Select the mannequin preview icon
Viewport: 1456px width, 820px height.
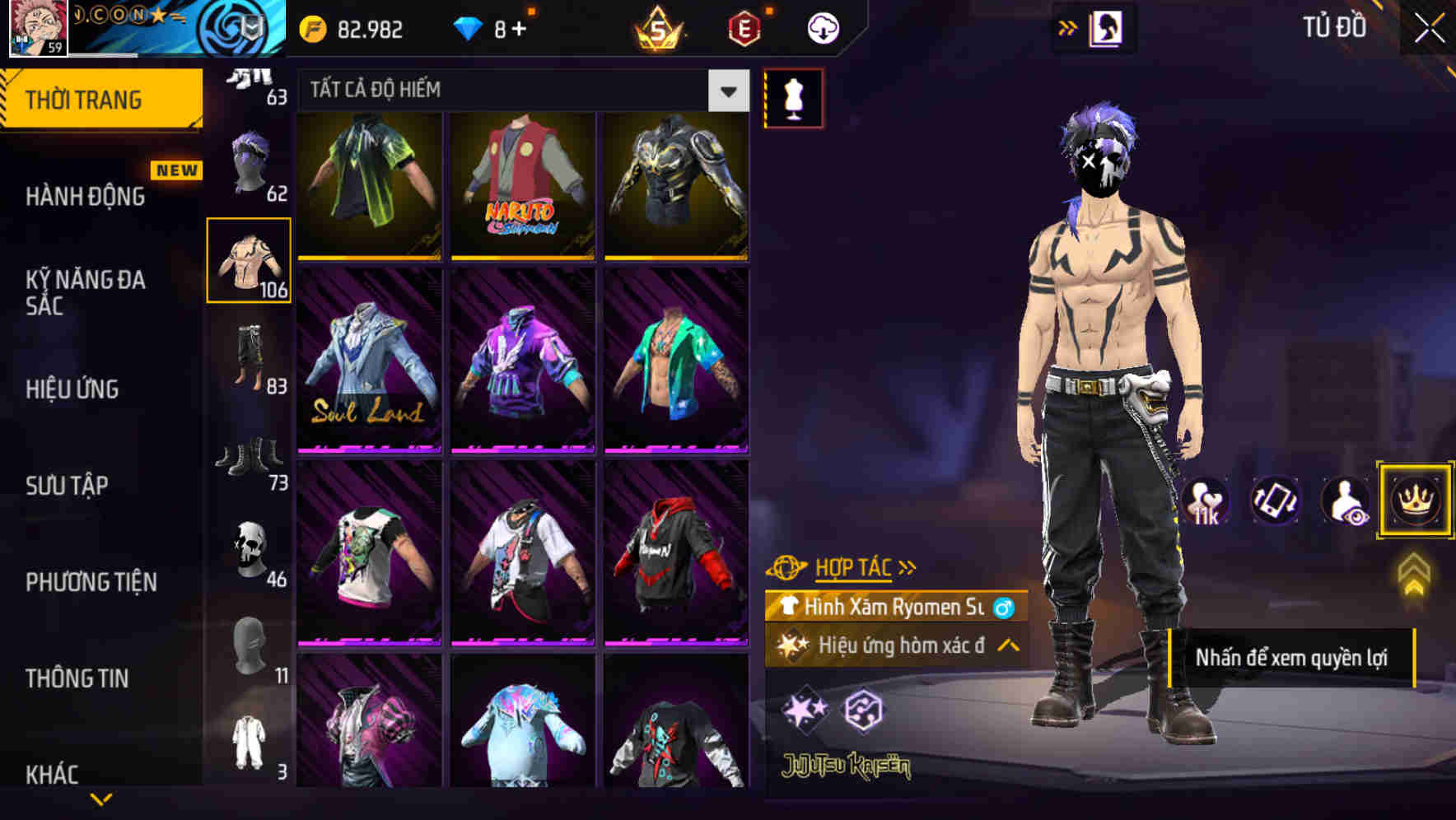tap(795, 98)
